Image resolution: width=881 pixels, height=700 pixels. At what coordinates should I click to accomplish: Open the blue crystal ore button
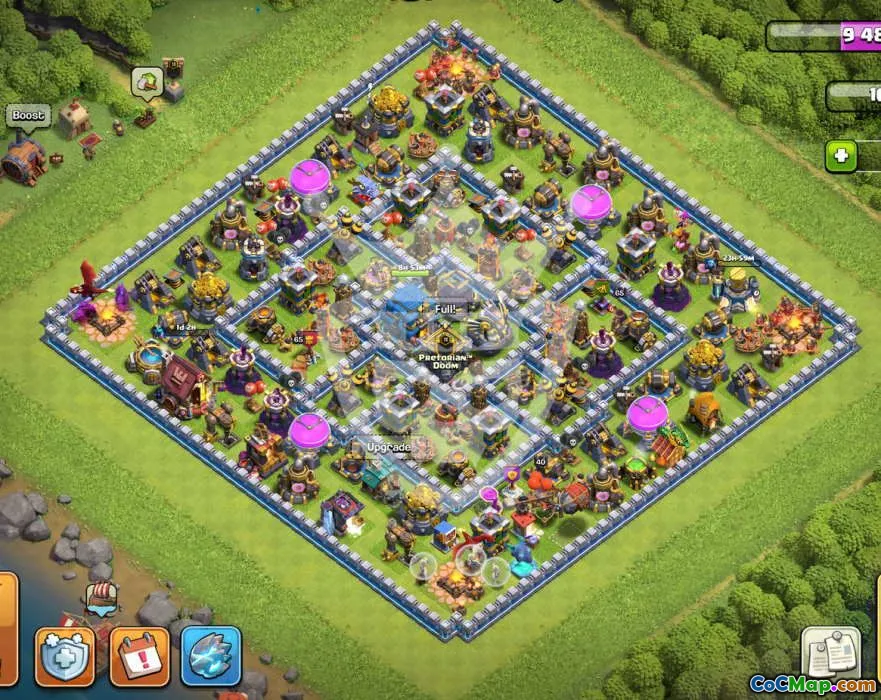211,656
